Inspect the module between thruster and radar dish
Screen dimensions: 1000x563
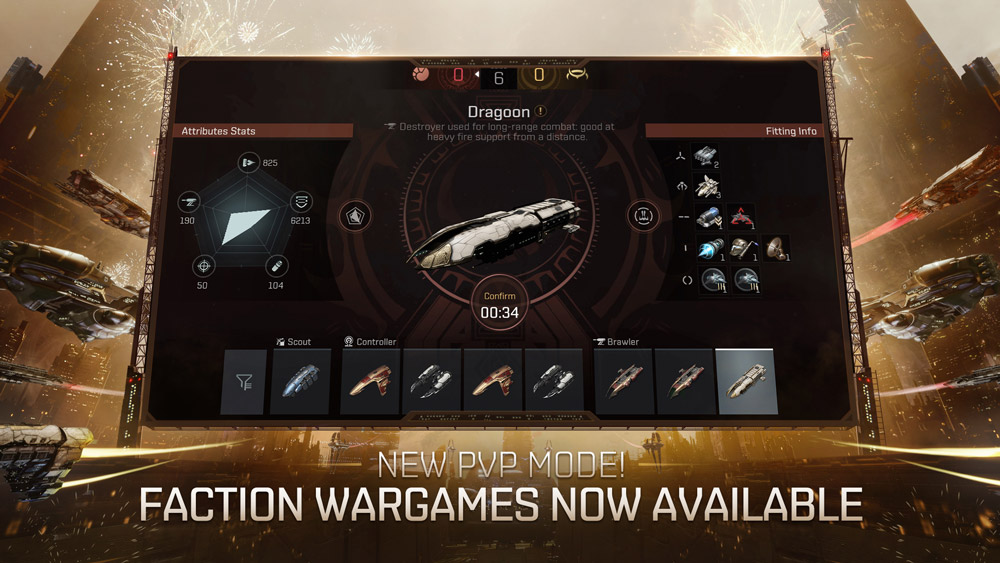pyautogui.click(x=742, y=248)
